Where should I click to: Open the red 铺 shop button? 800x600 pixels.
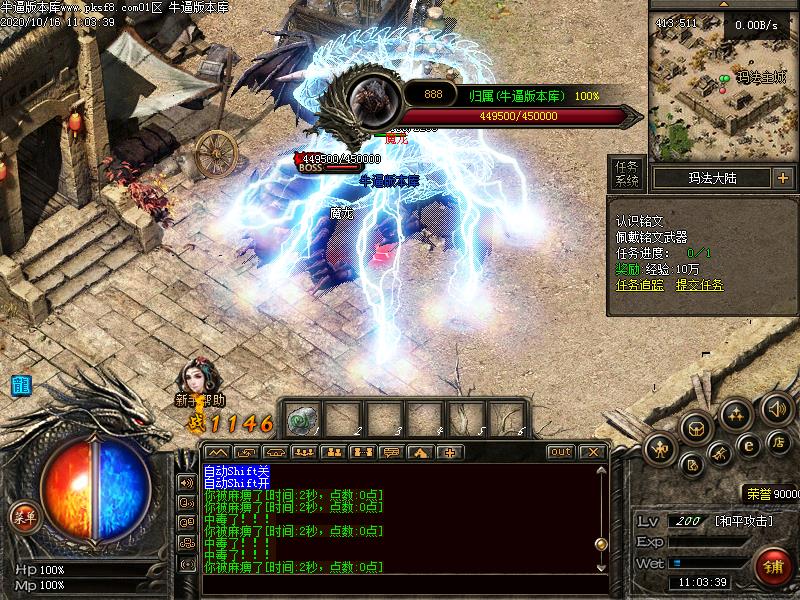772,565
